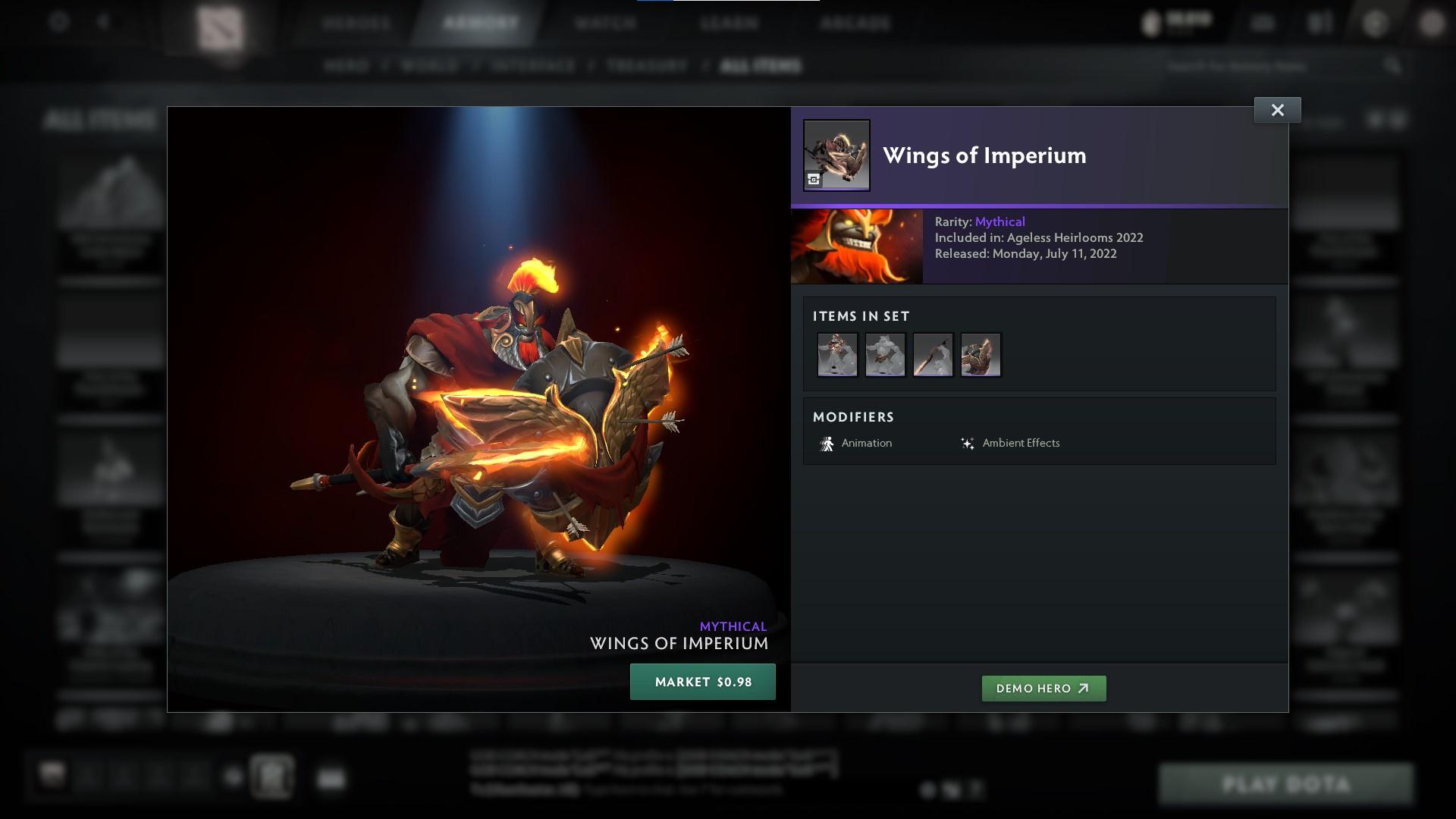Click the DEMO HERO button
Image resolution: width=1456 pixels, height=819 pixels.
(x=1043, y=689)
